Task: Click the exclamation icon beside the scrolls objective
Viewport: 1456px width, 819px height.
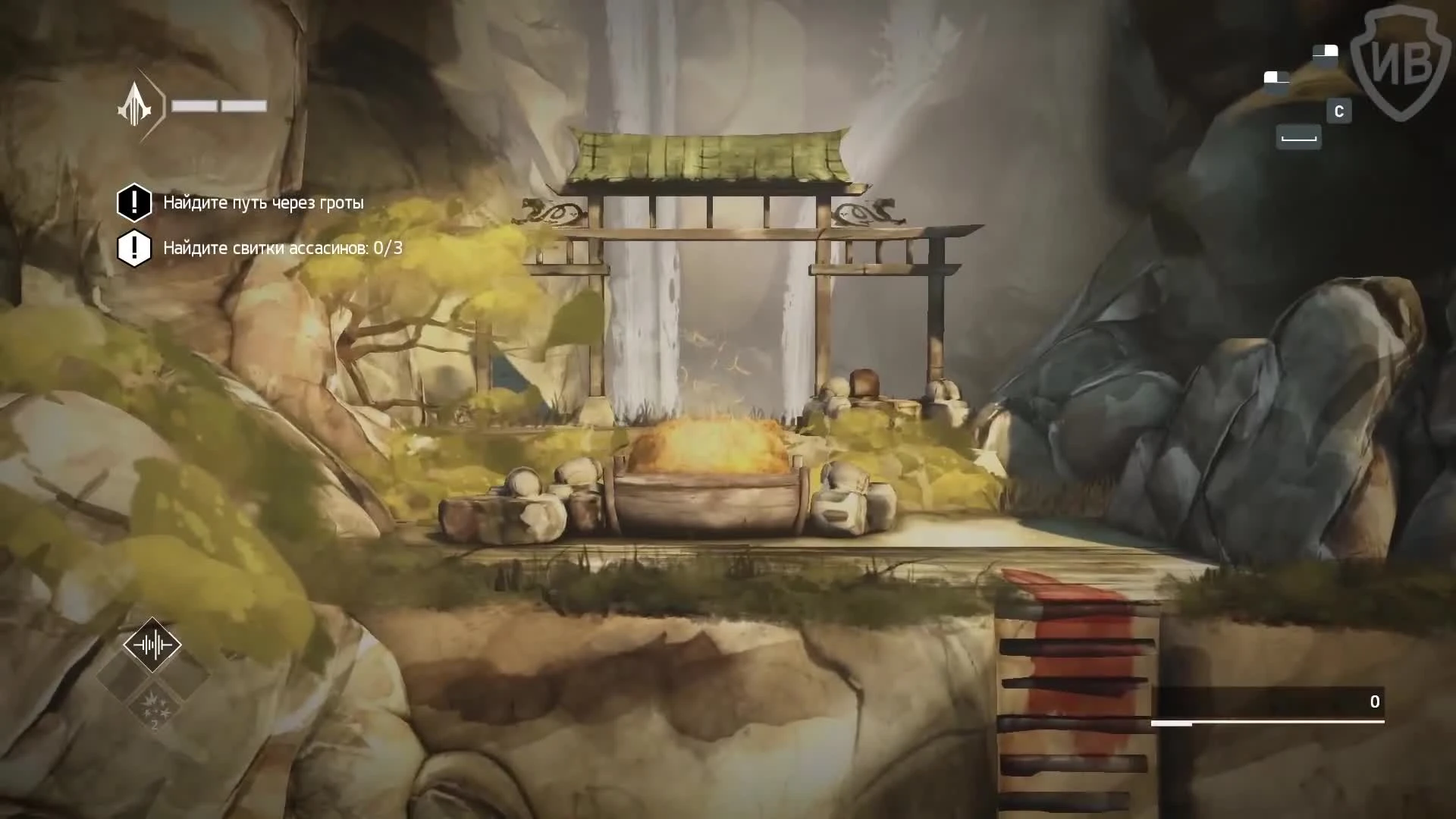Action: [x=134, y=248]
